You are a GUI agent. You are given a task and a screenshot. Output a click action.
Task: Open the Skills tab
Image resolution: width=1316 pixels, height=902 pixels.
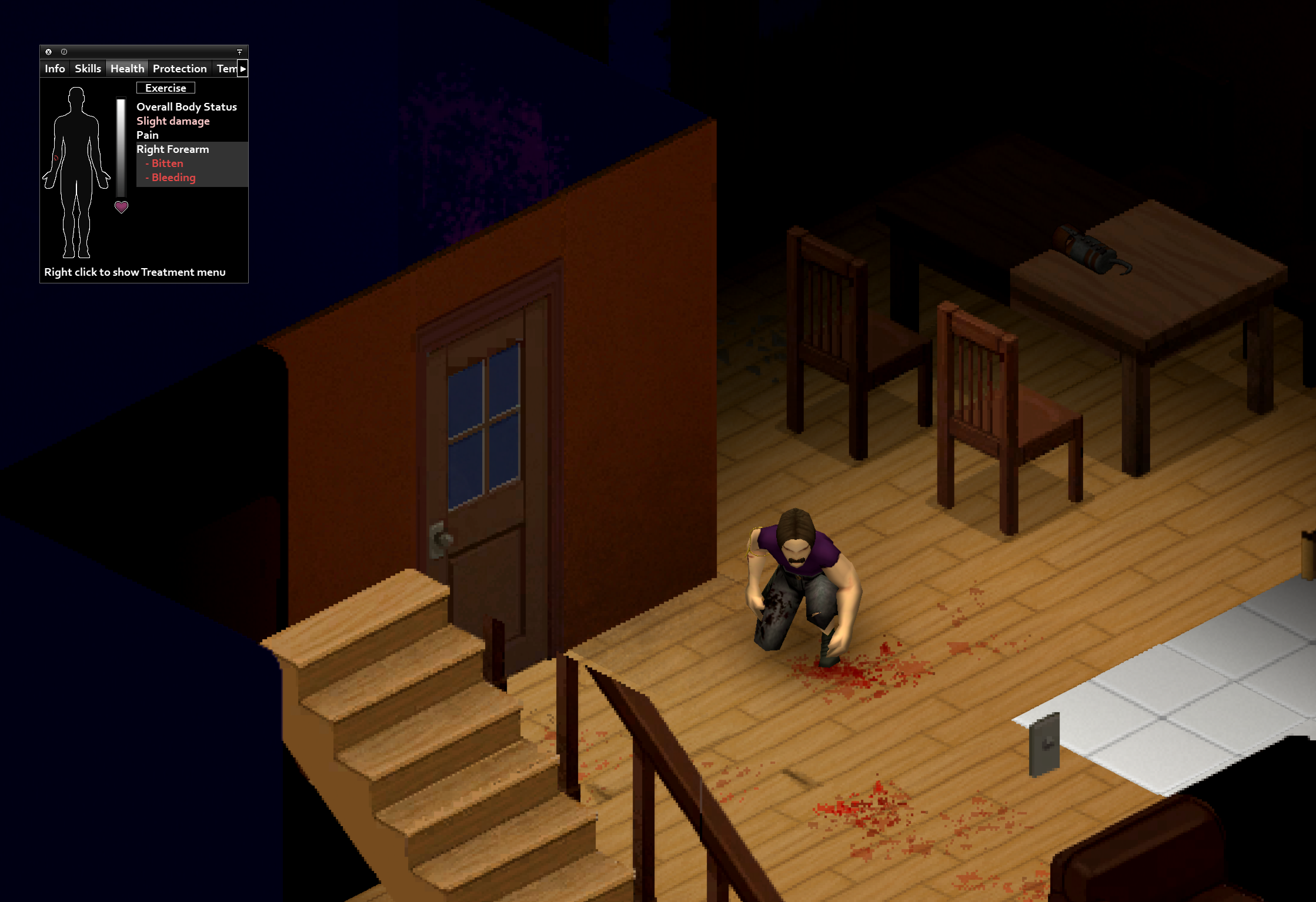pos(88,69)
